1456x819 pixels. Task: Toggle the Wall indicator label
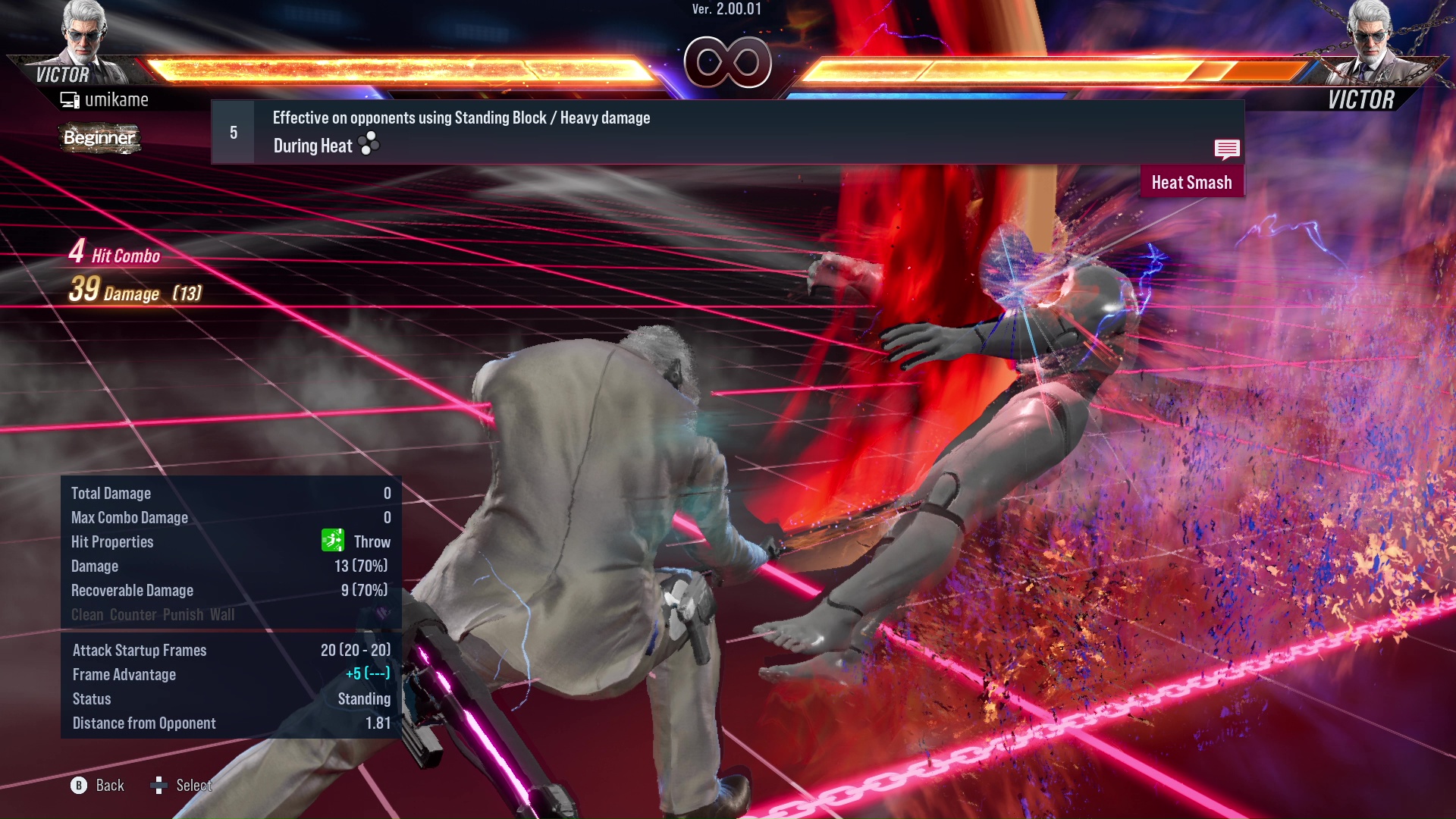(223, 615)
